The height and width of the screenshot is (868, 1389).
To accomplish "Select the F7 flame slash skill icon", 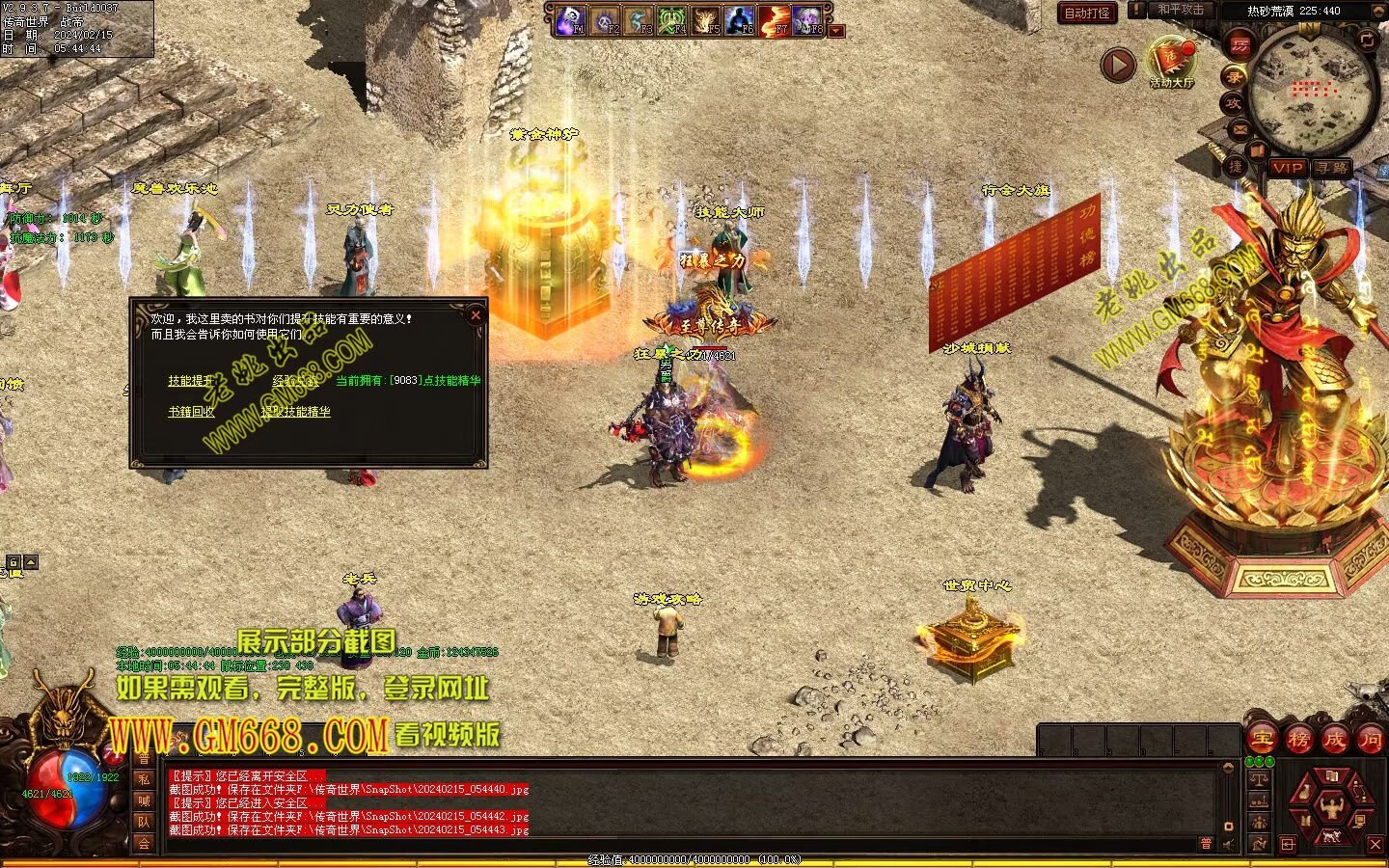I will 774,20.
